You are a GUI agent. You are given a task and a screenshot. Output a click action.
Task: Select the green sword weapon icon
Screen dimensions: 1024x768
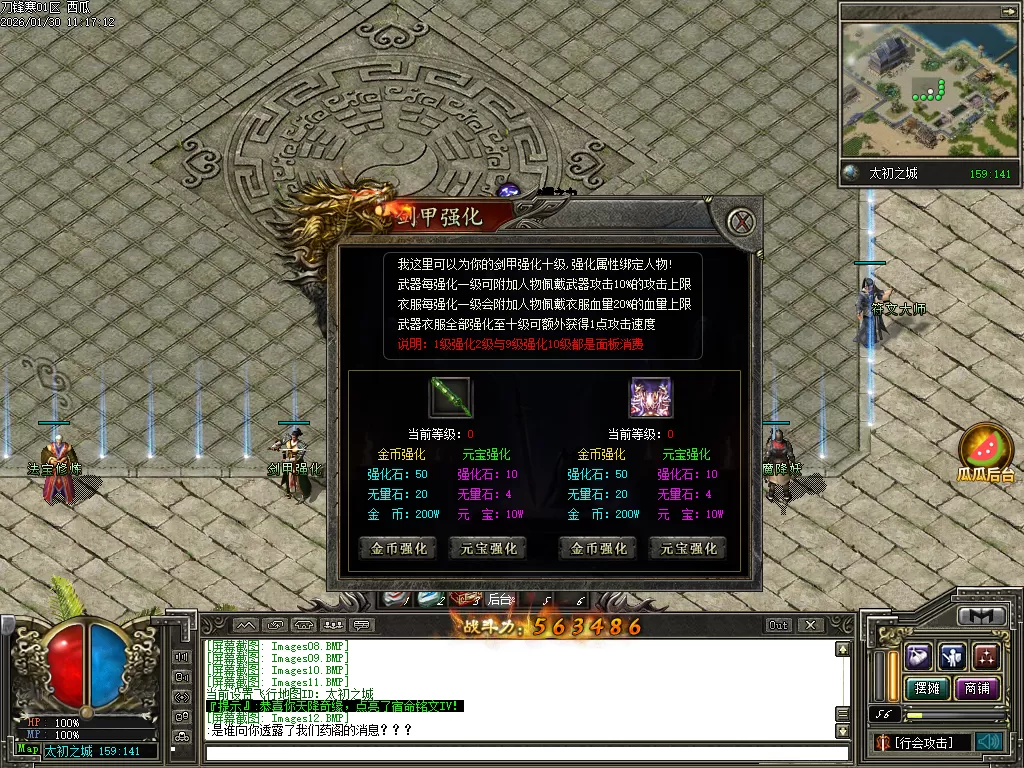tap(450, 397)
